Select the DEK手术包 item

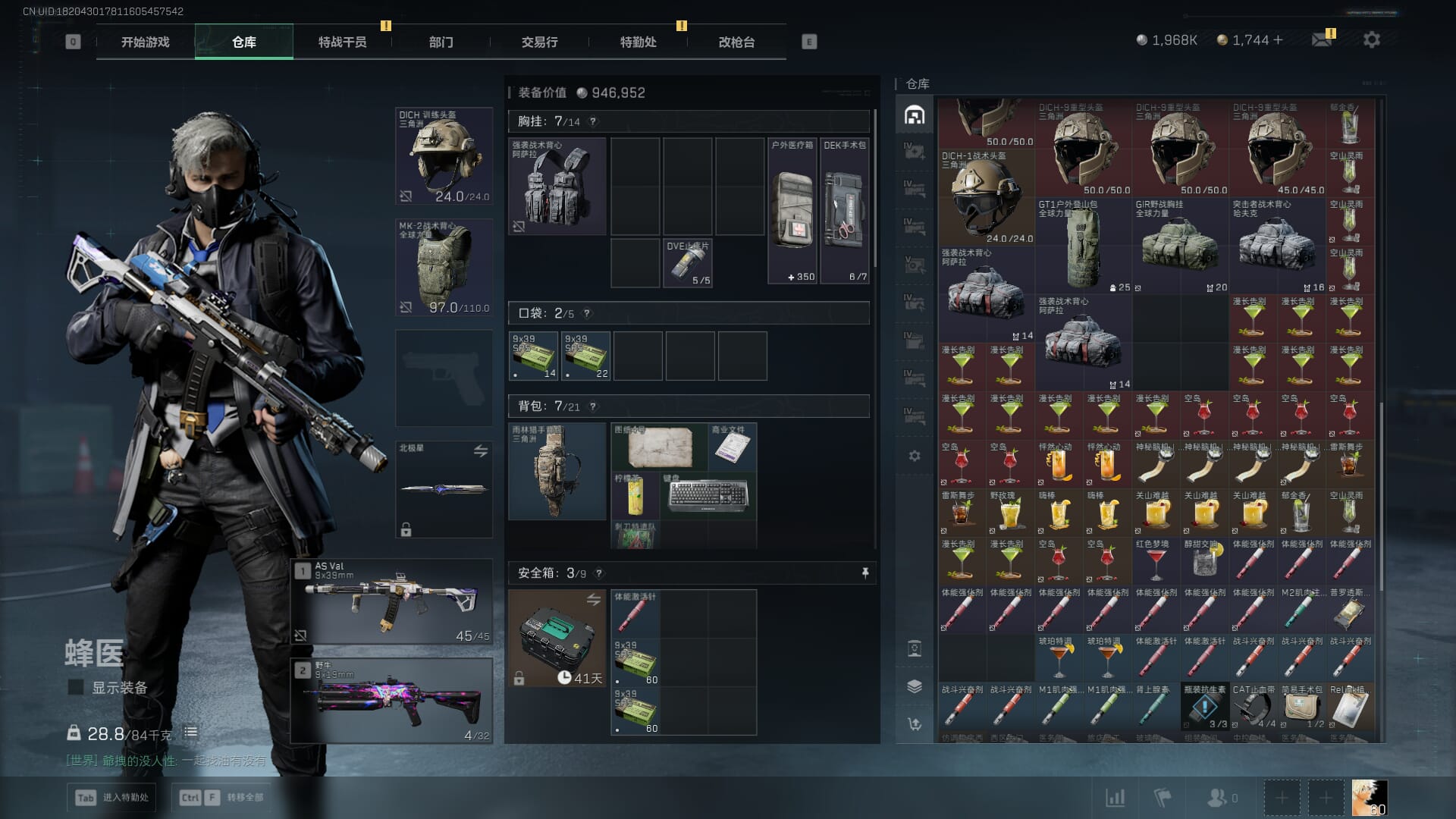[845, 211]
